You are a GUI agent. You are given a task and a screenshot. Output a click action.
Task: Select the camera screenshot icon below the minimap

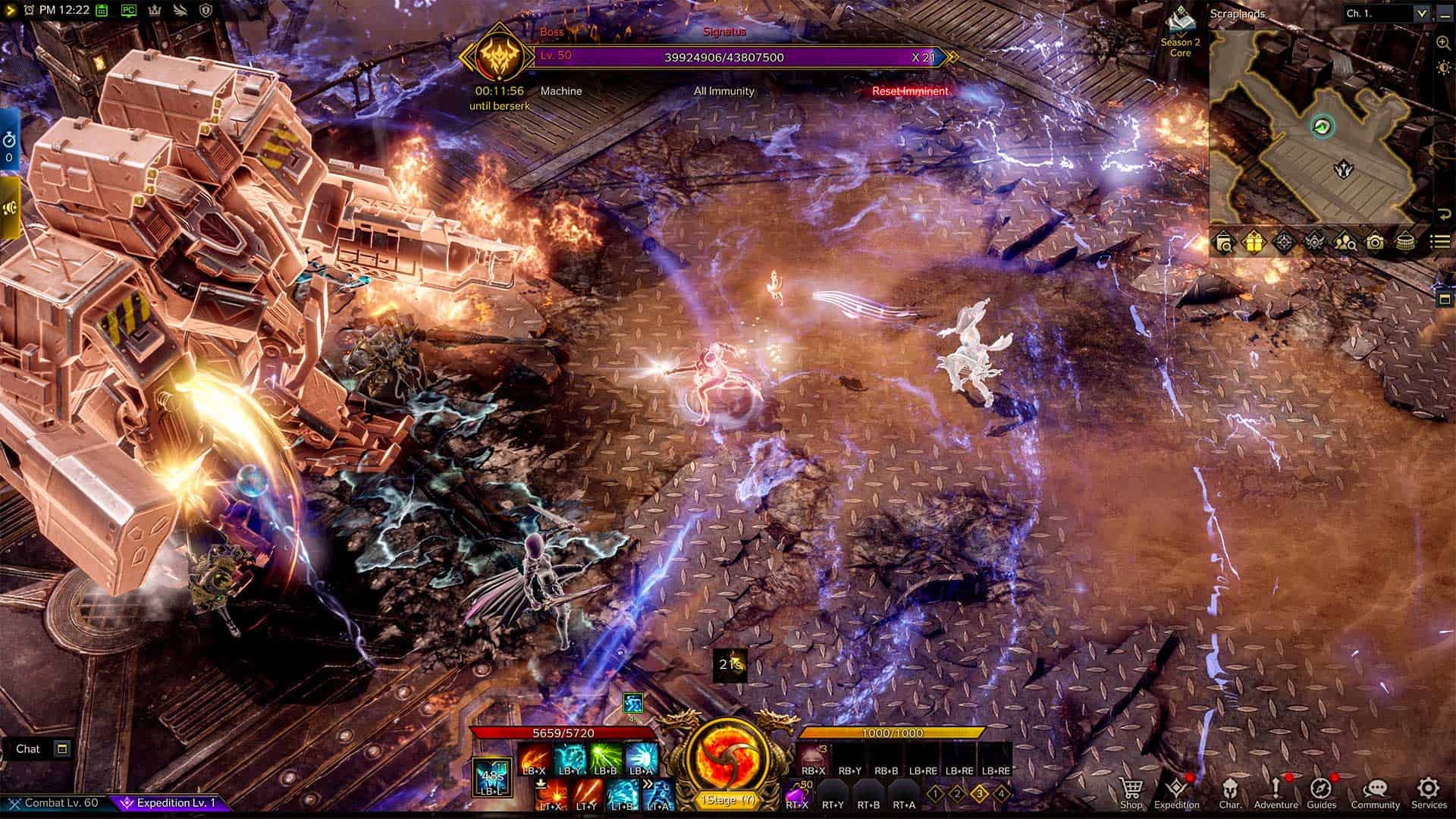1377,241
